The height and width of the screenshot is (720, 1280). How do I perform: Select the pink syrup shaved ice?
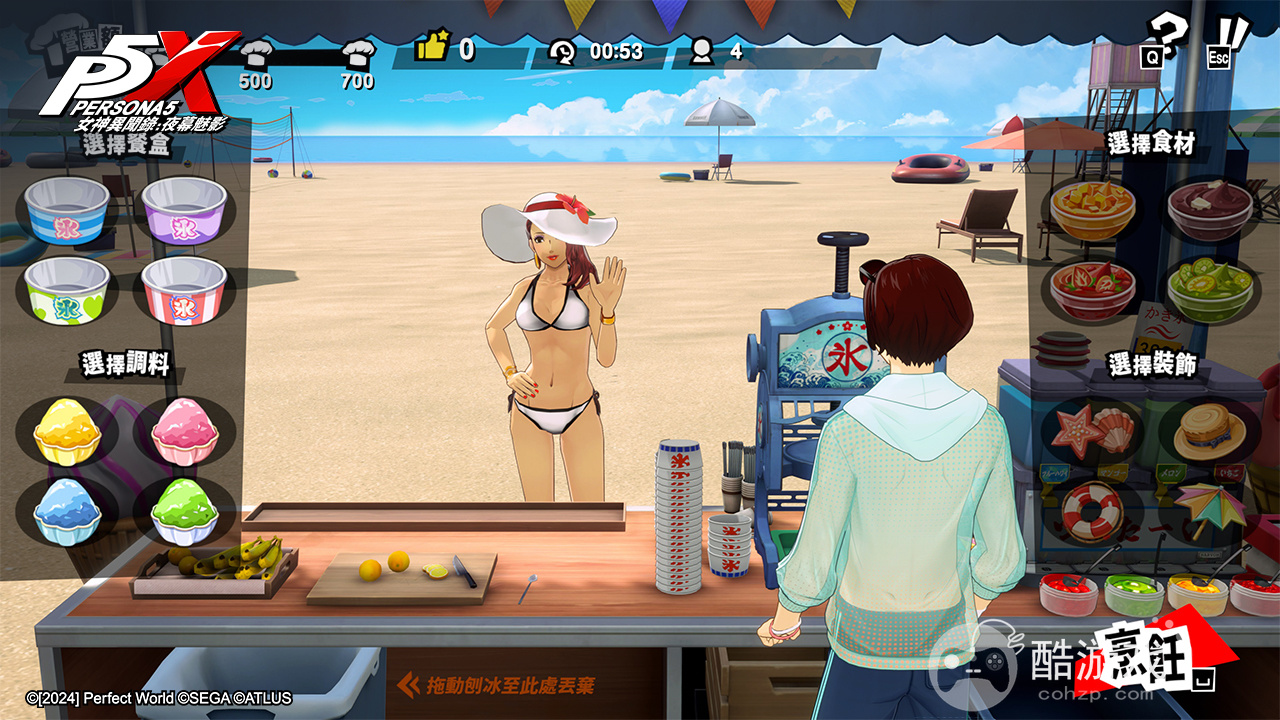(x=185, y=431)
